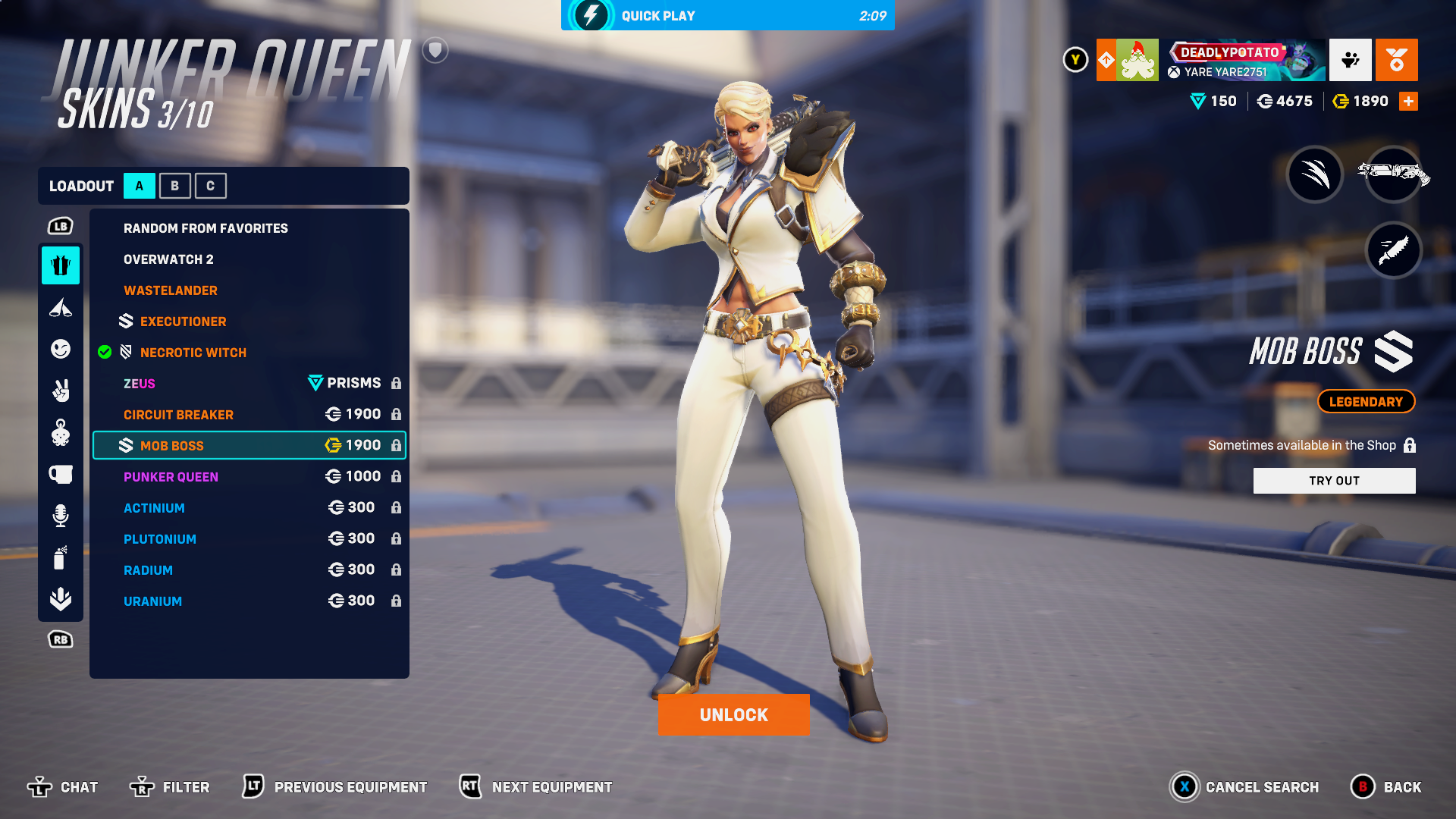Click the mug Souvenirs category icon
The width and height of the screenshot is (1456, 819).
pyautogui.click(x=61, y=474)
